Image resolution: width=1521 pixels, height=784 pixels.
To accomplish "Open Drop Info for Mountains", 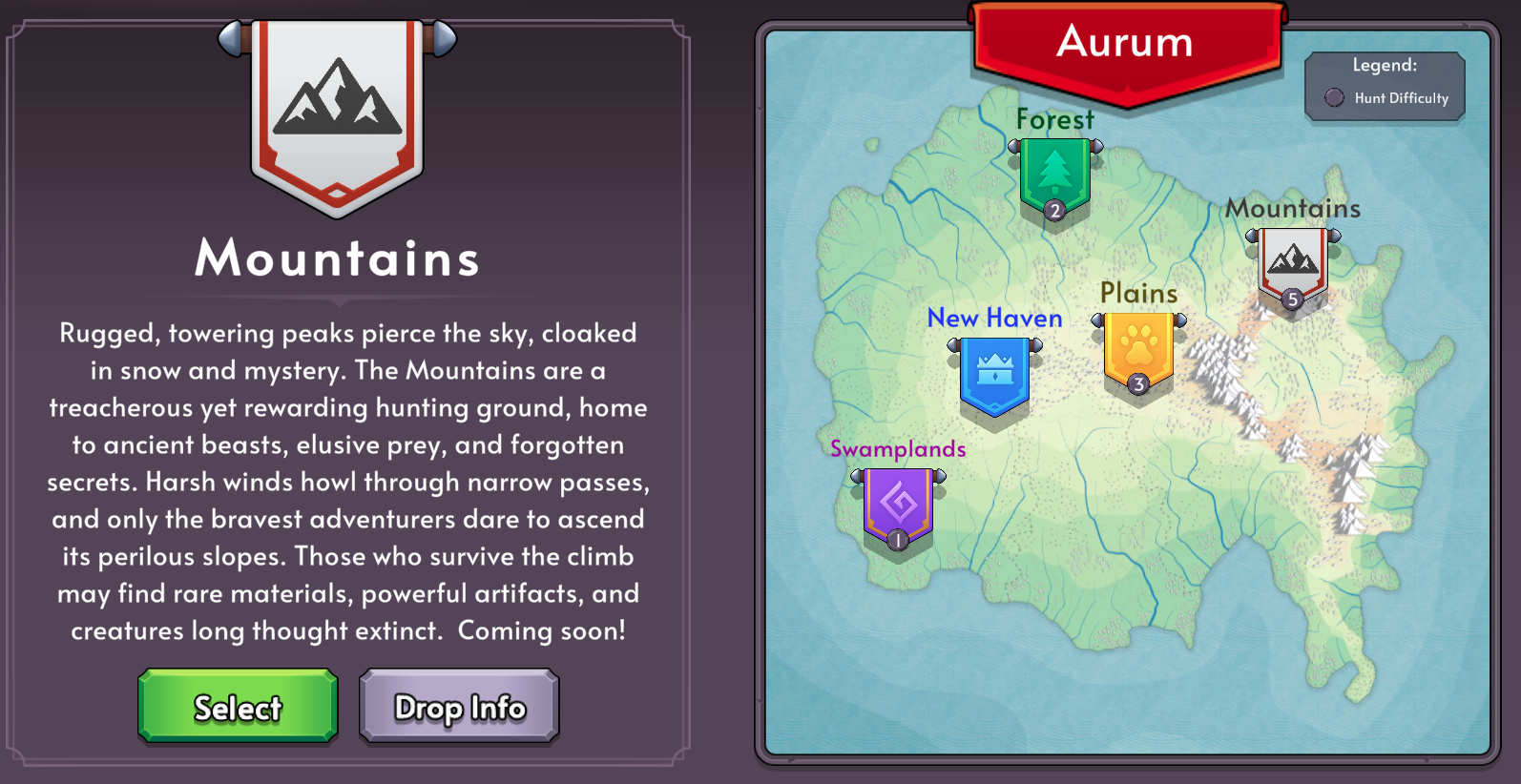I will coord(459,706).
